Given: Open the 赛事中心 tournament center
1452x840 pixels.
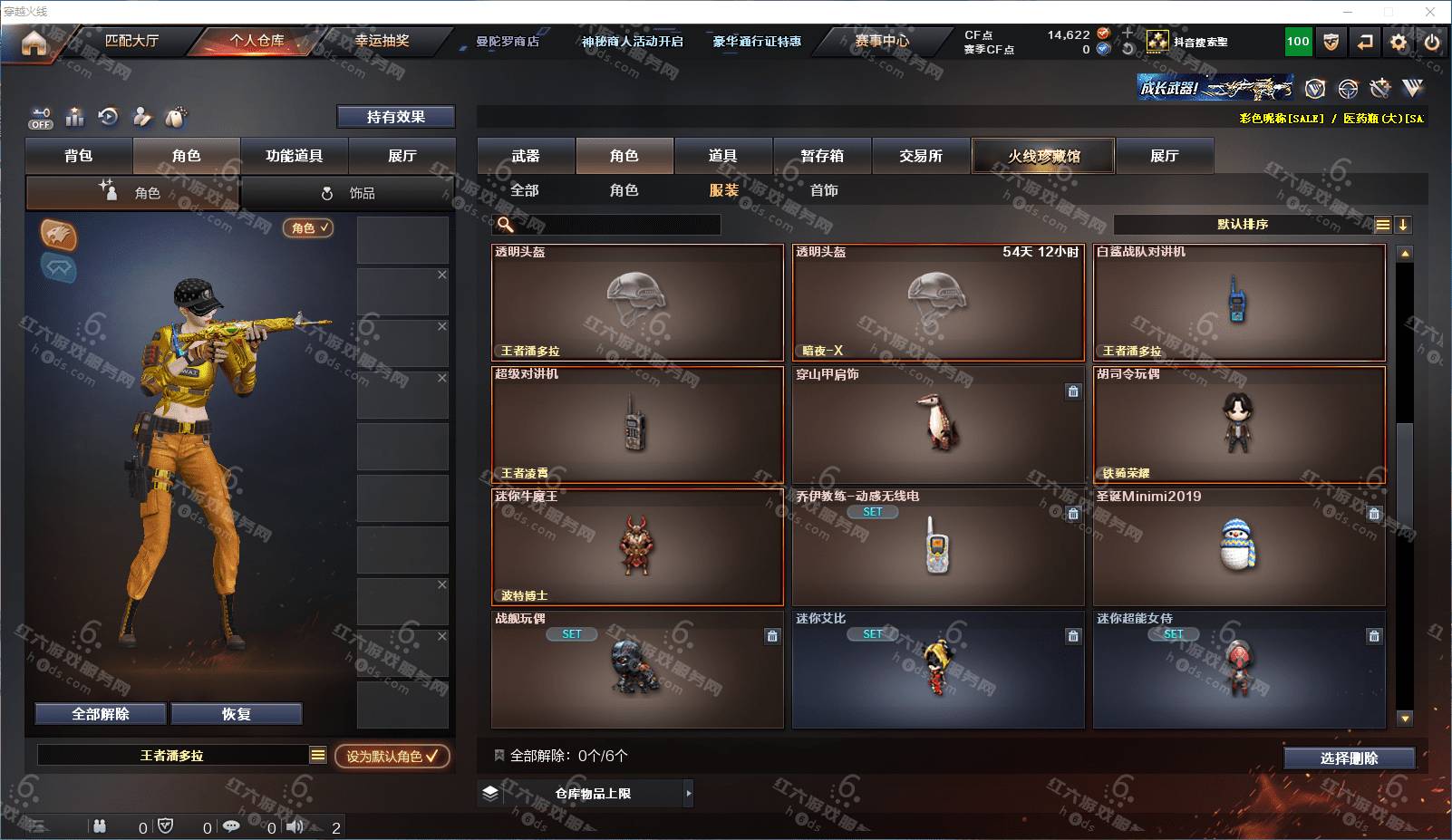Looking at the screenshot, I should point(881,41).
